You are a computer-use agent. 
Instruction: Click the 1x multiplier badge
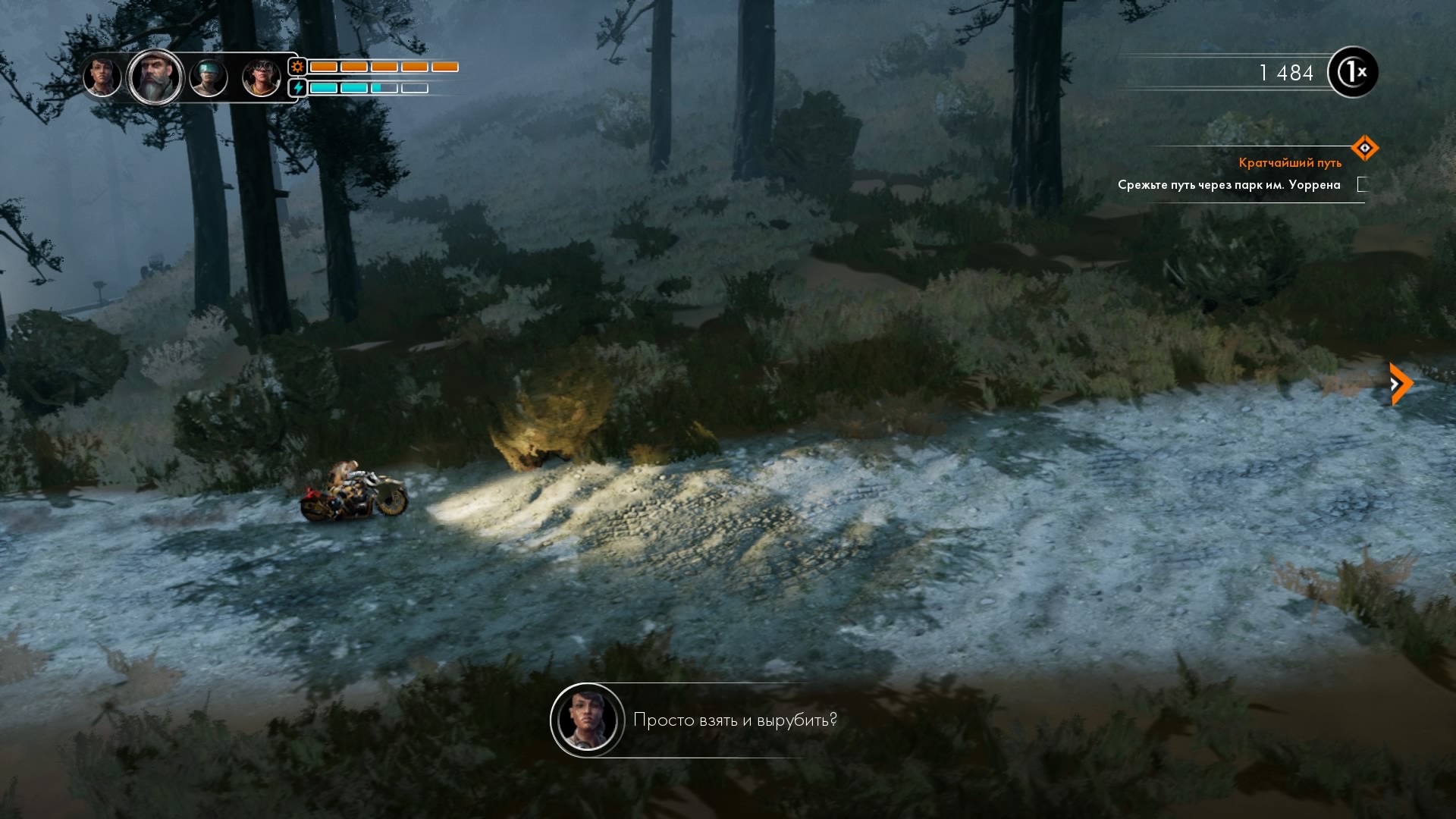[1353, 73]
